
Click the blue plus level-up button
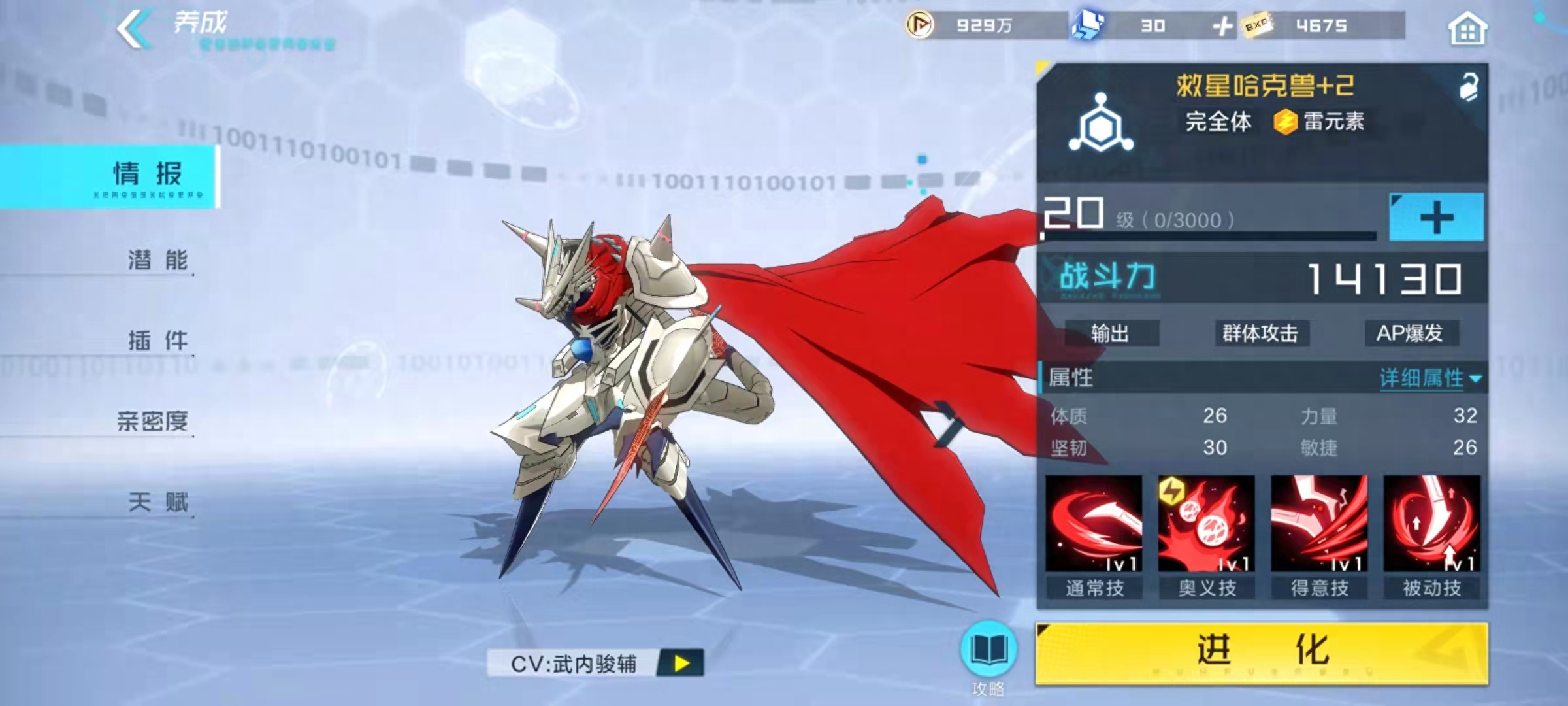click(x=1436, y=218)
